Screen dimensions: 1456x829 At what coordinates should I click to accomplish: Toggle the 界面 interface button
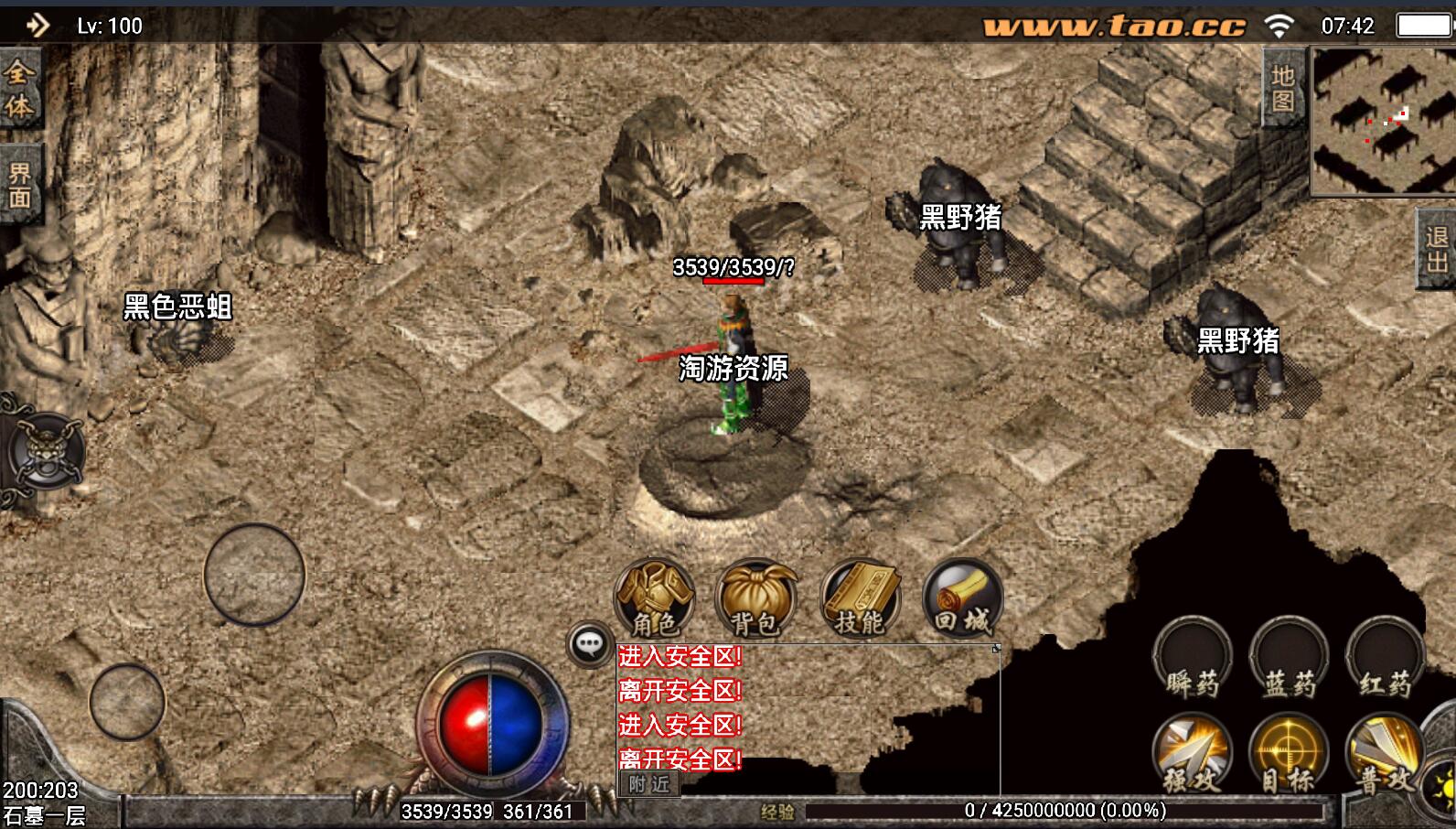pos(19,185)
